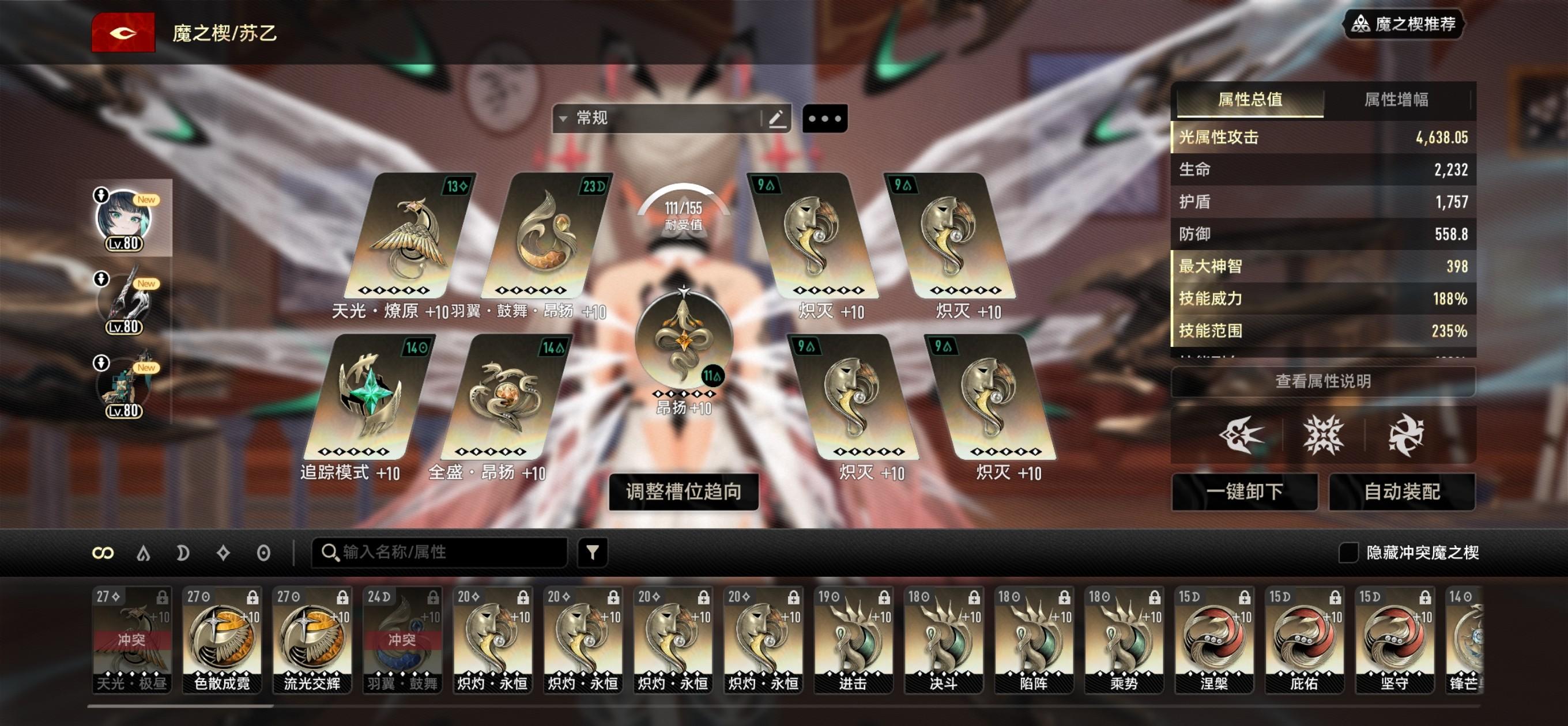Open the funnel filter button
This screenshot has width=1568, height=726.
592,553
